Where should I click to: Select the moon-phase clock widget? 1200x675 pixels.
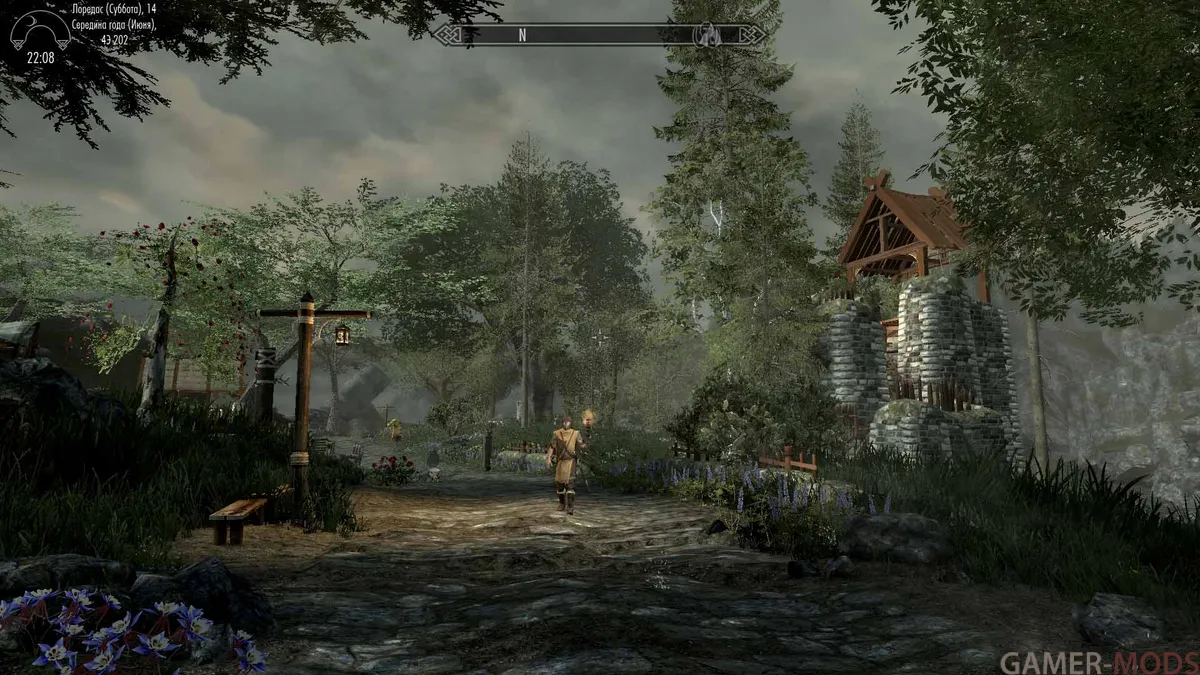pyautogui.click(x=40, y=34)
